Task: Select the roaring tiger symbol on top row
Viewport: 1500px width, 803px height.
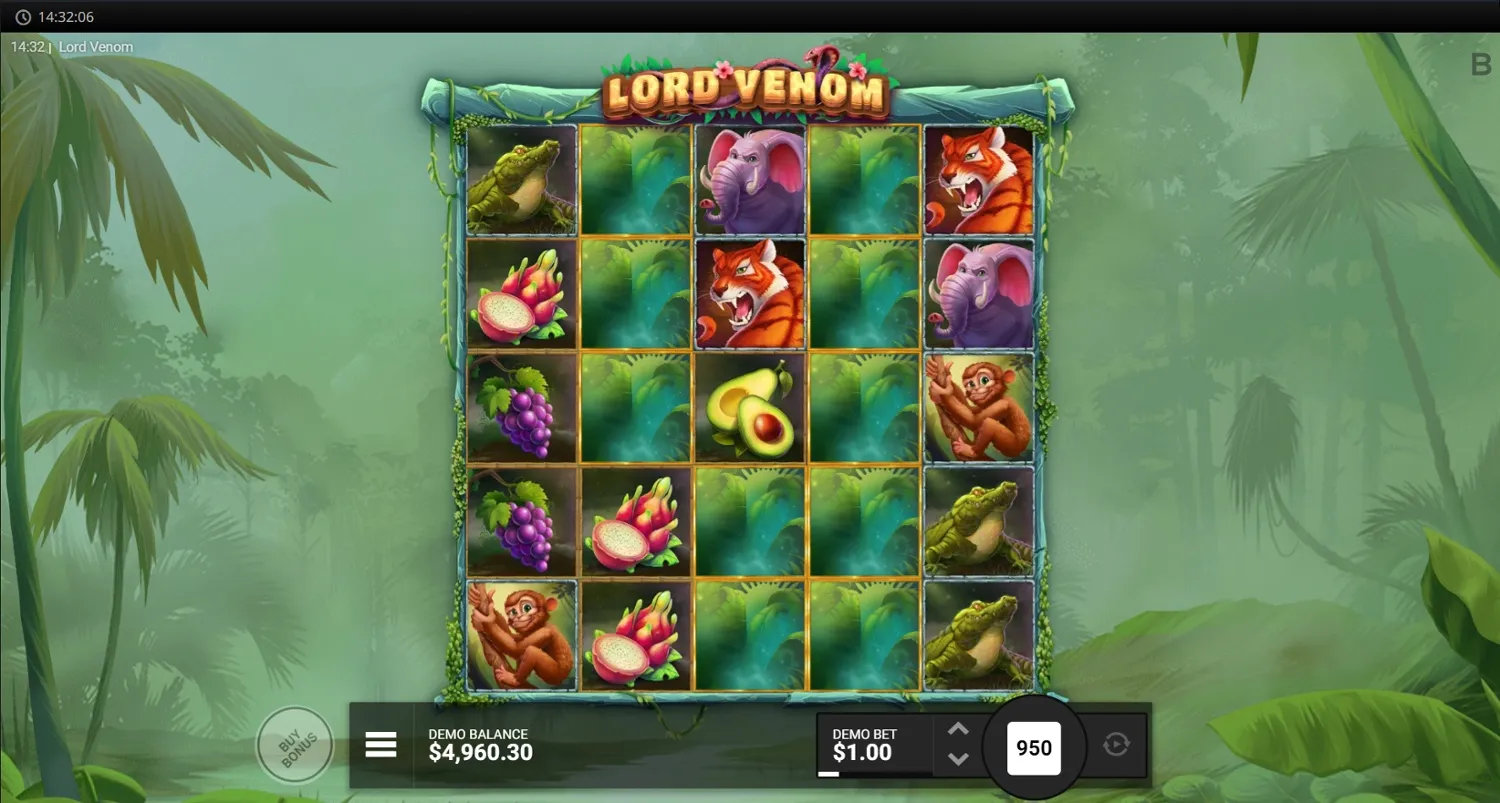Action: [979, 180]
